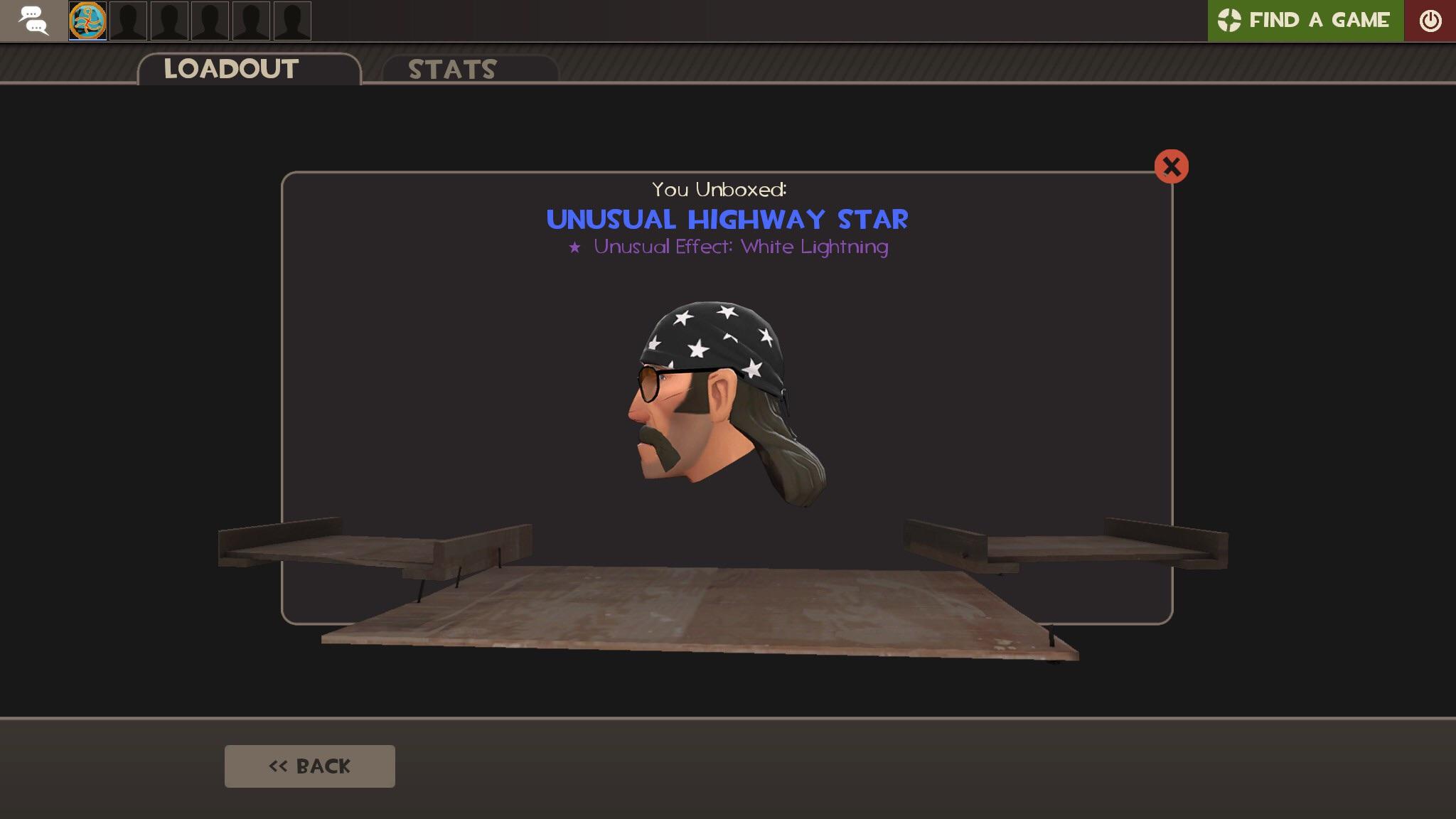This screenshot has height=819, width=1456.
Task: Click your player avatar portrait
Action: [87, 21]
